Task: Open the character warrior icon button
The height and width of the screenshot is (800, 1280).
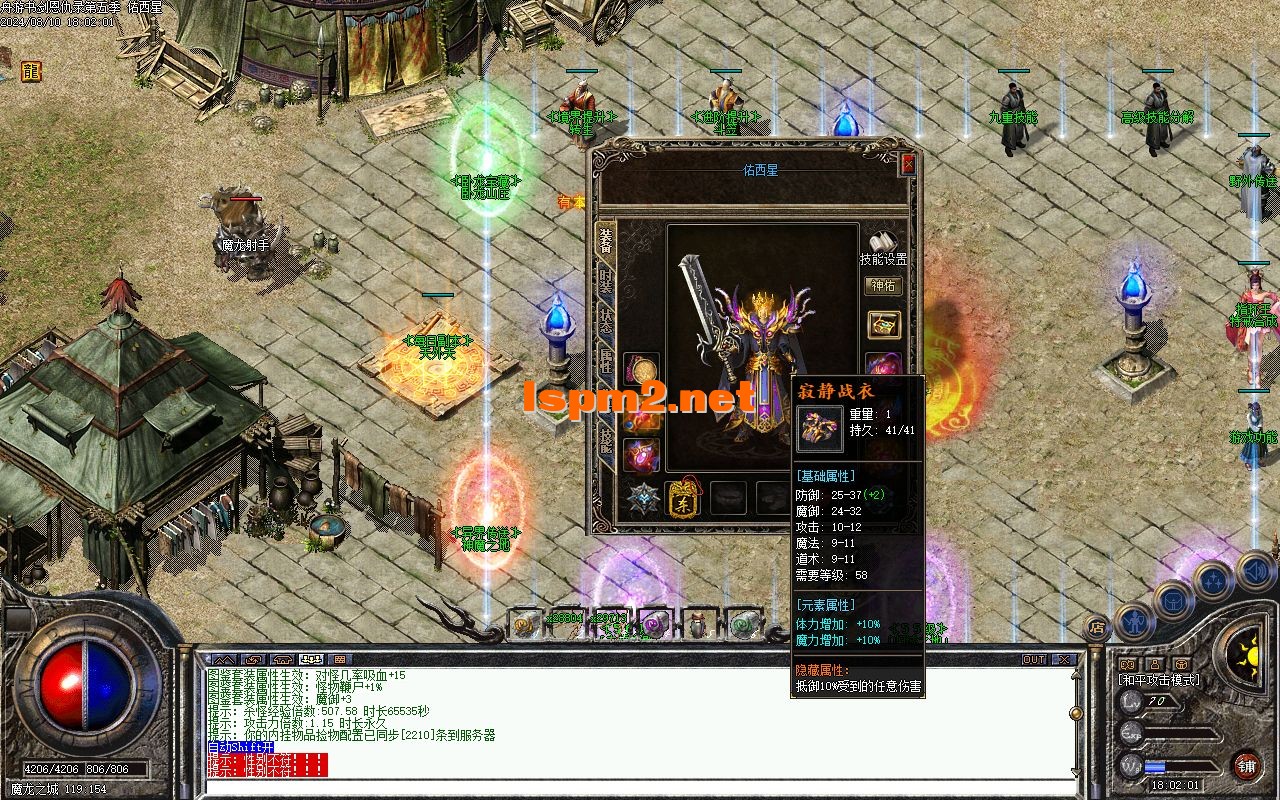Action: pos(1133,621)
